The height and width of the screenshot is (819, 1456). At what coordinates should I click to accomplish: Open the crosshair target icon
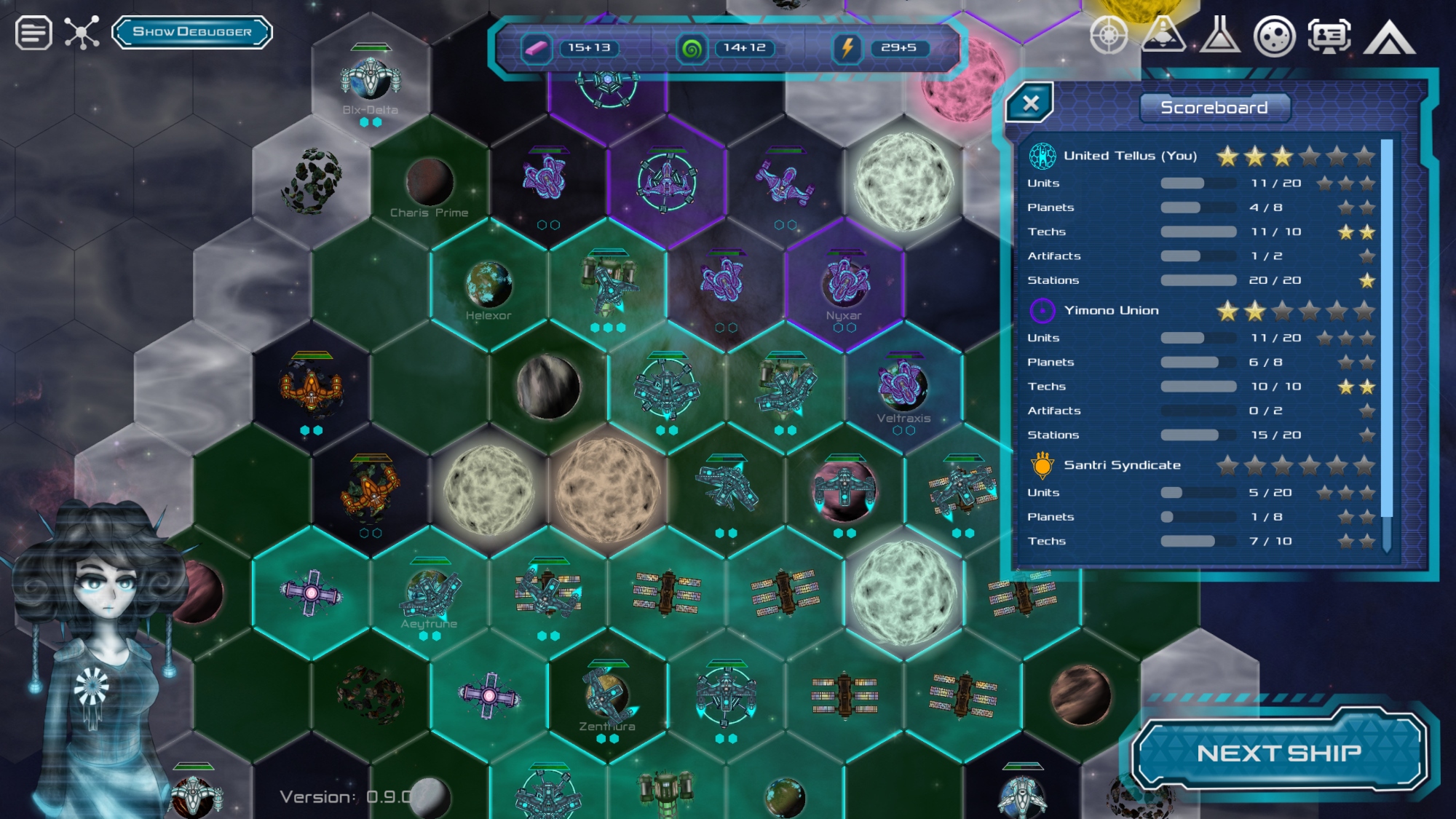tap(1108, 35)
